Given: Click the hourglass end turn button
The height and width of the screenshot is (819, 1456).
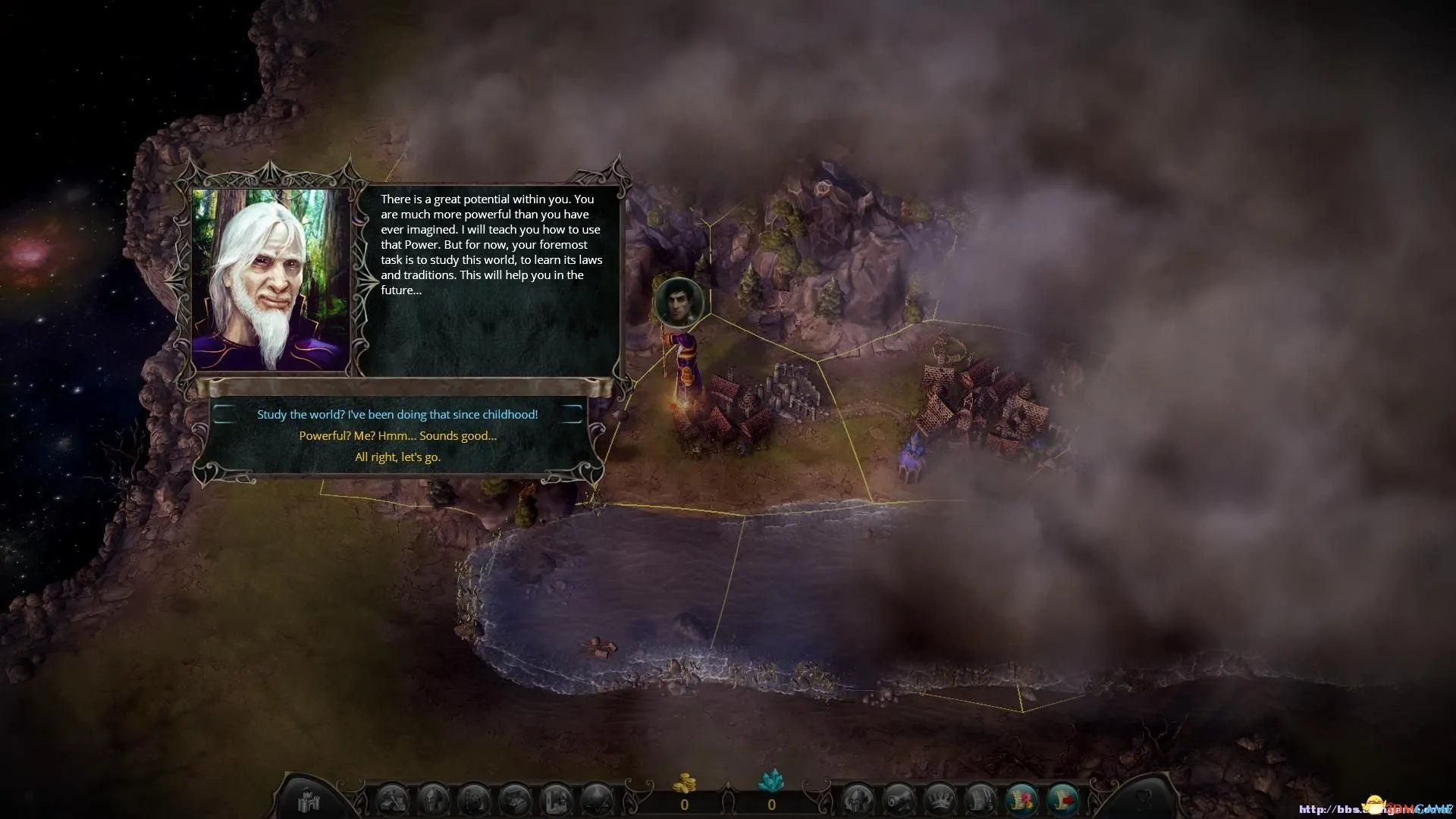Looking at the screenshot, I should (x=1144, y=800).
